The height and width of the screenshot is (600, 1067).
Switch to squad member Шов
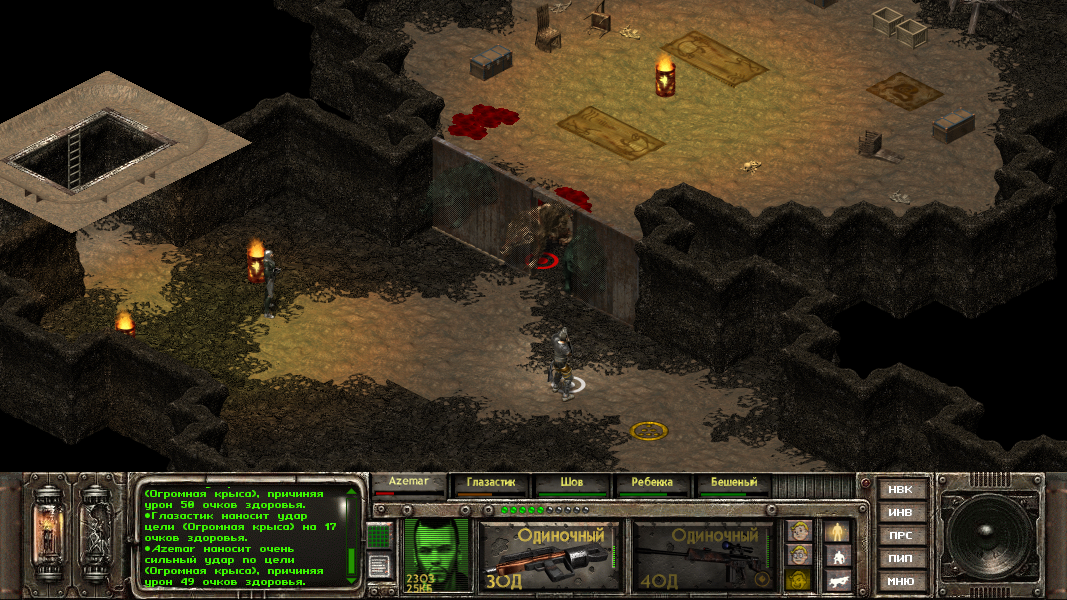point(571,484)
